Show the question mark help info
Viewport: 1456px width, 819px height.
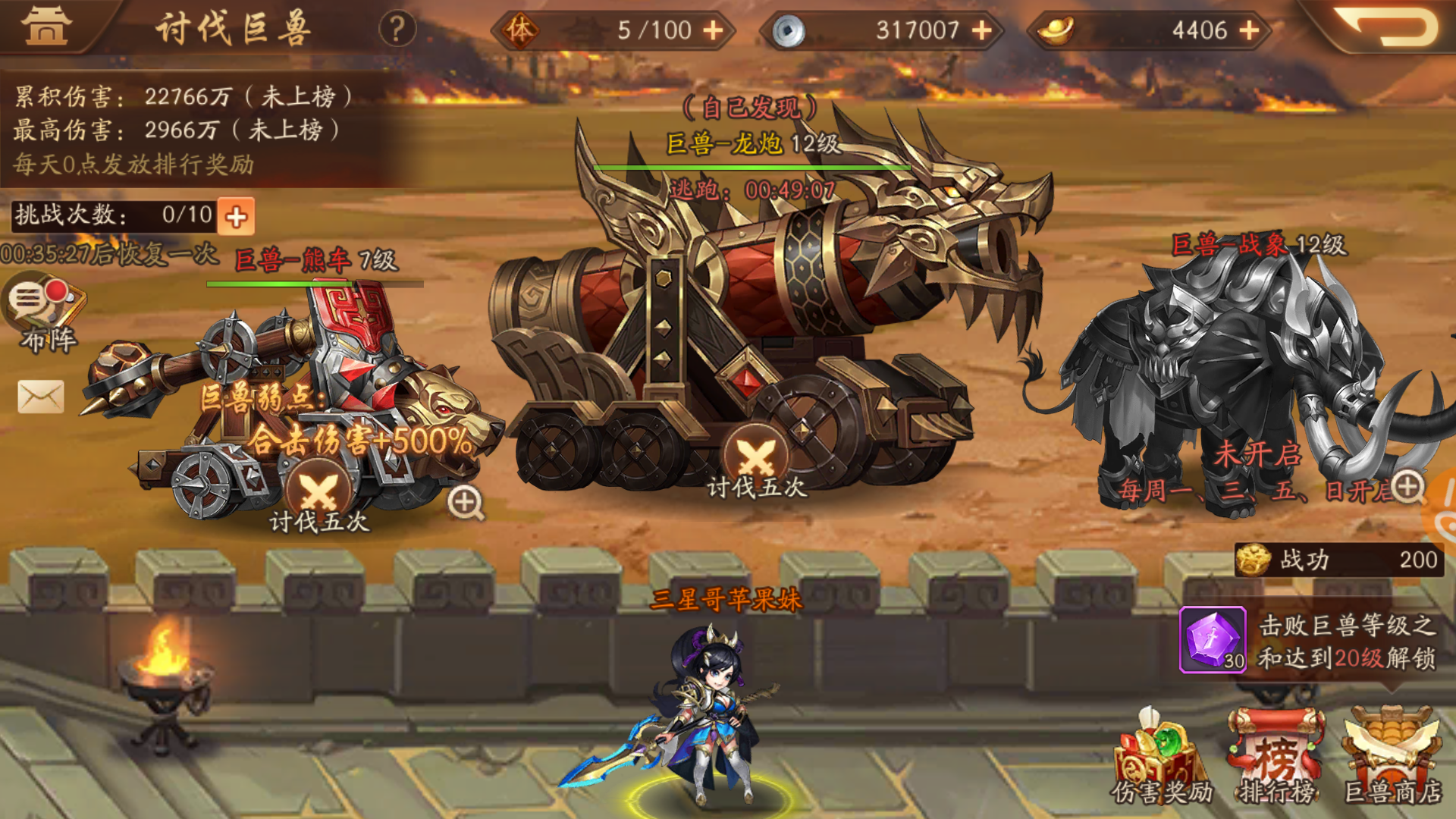pyautogui.click(x=397, y=30)
